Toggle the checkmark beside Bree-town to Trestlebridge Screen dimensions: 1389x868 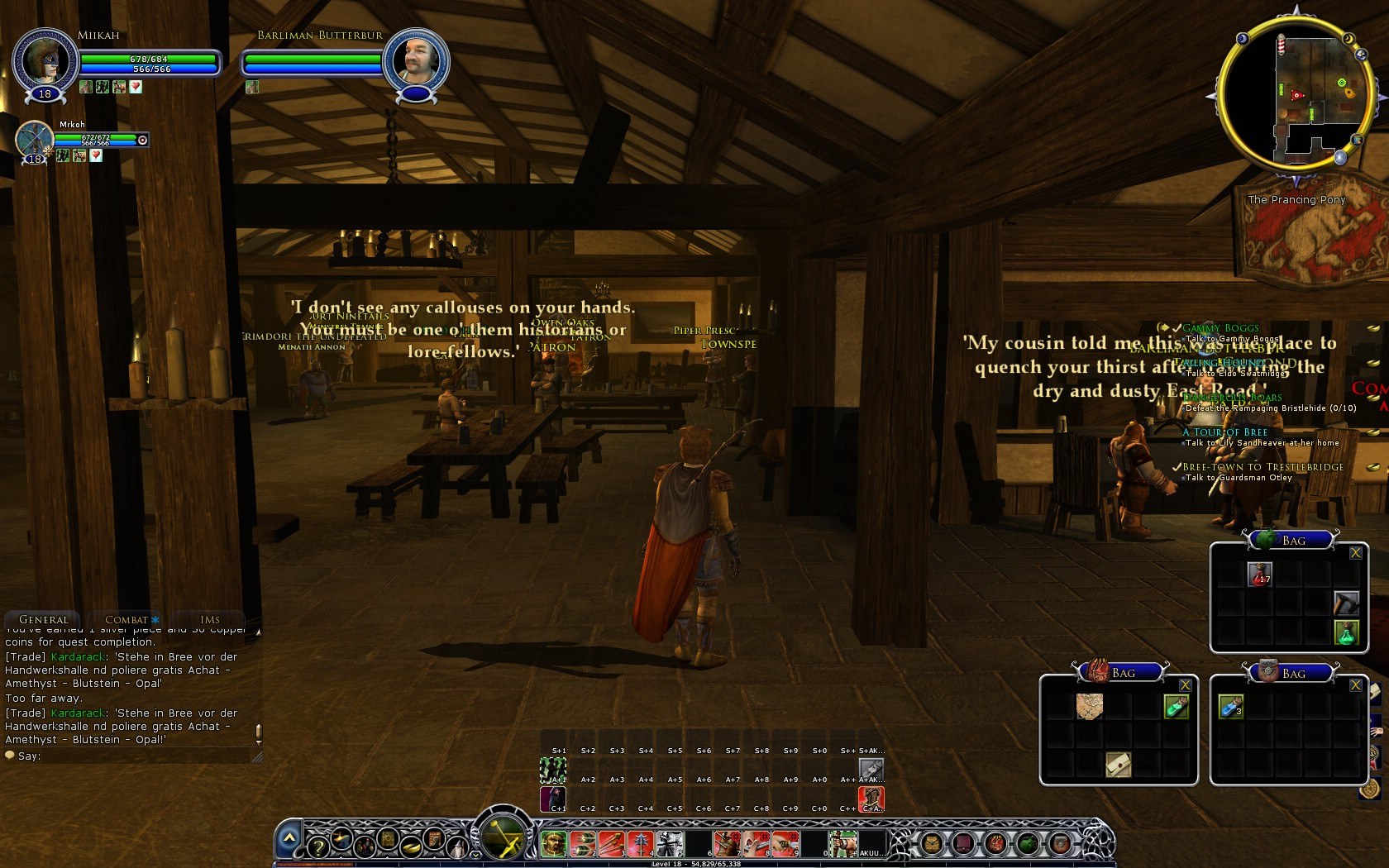pos(1176,467)
